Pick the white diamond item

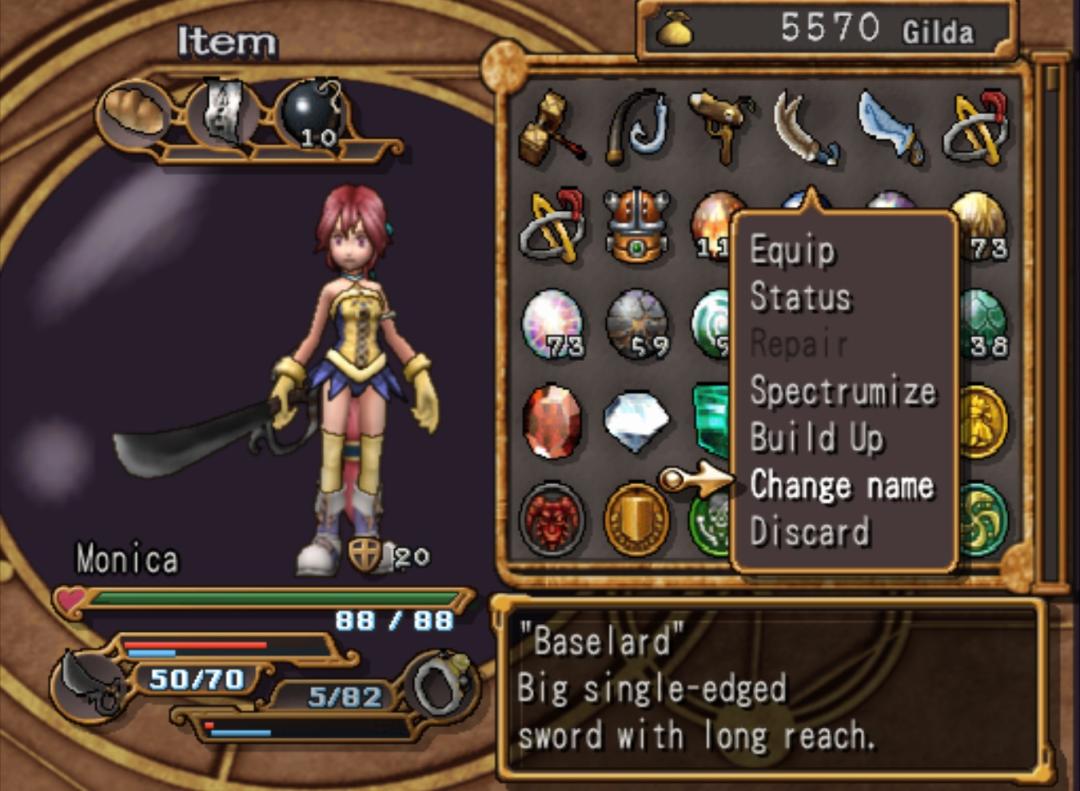(636, 422)
